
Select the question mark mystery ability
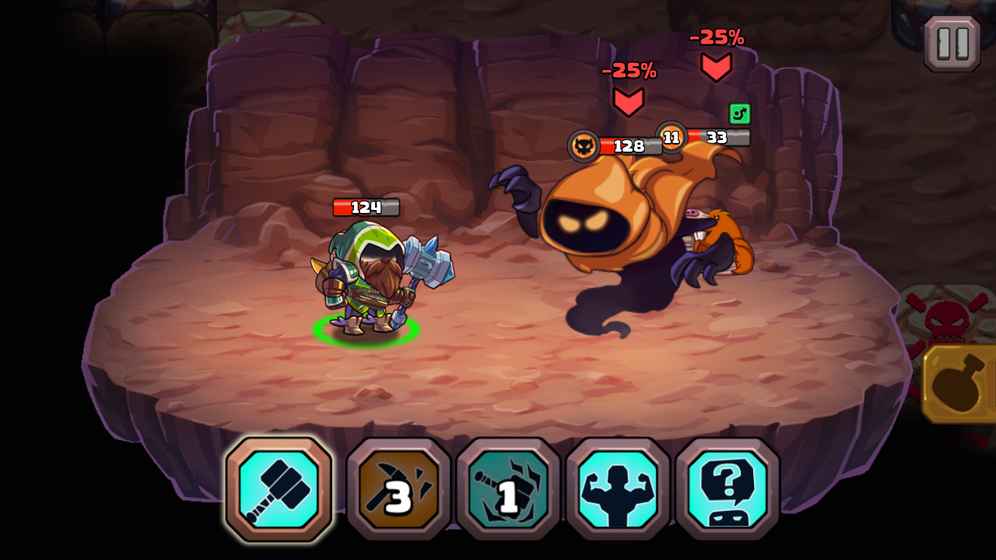727,490
